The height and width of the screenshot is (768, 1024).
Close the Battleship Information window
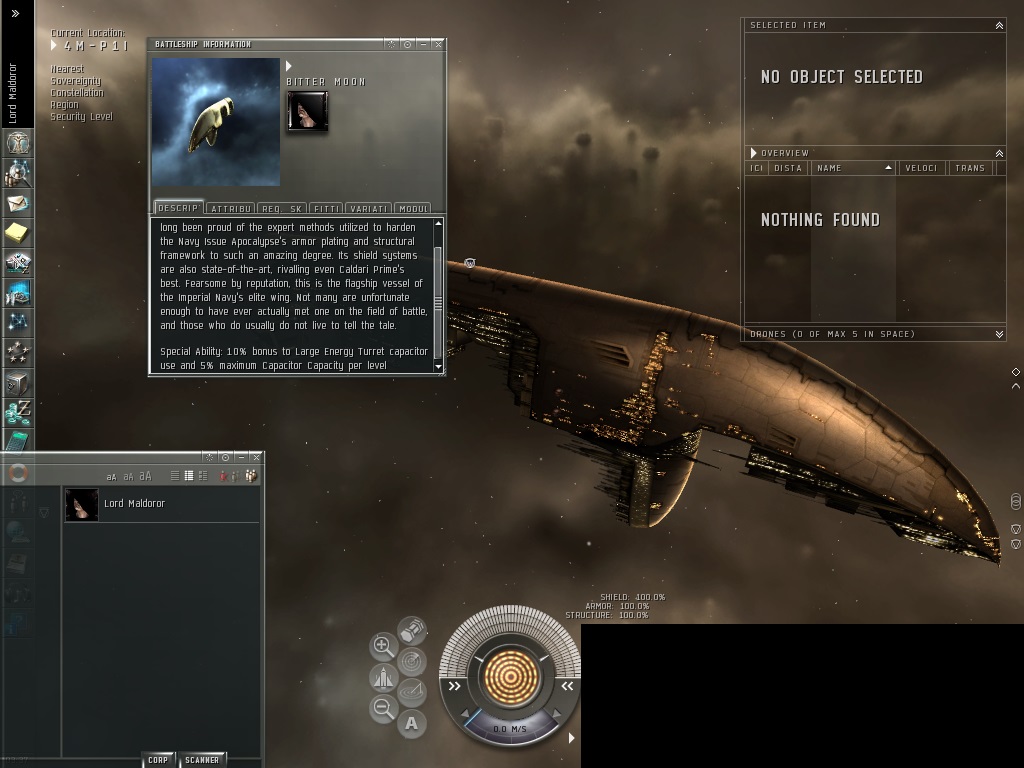coord(438,44)
